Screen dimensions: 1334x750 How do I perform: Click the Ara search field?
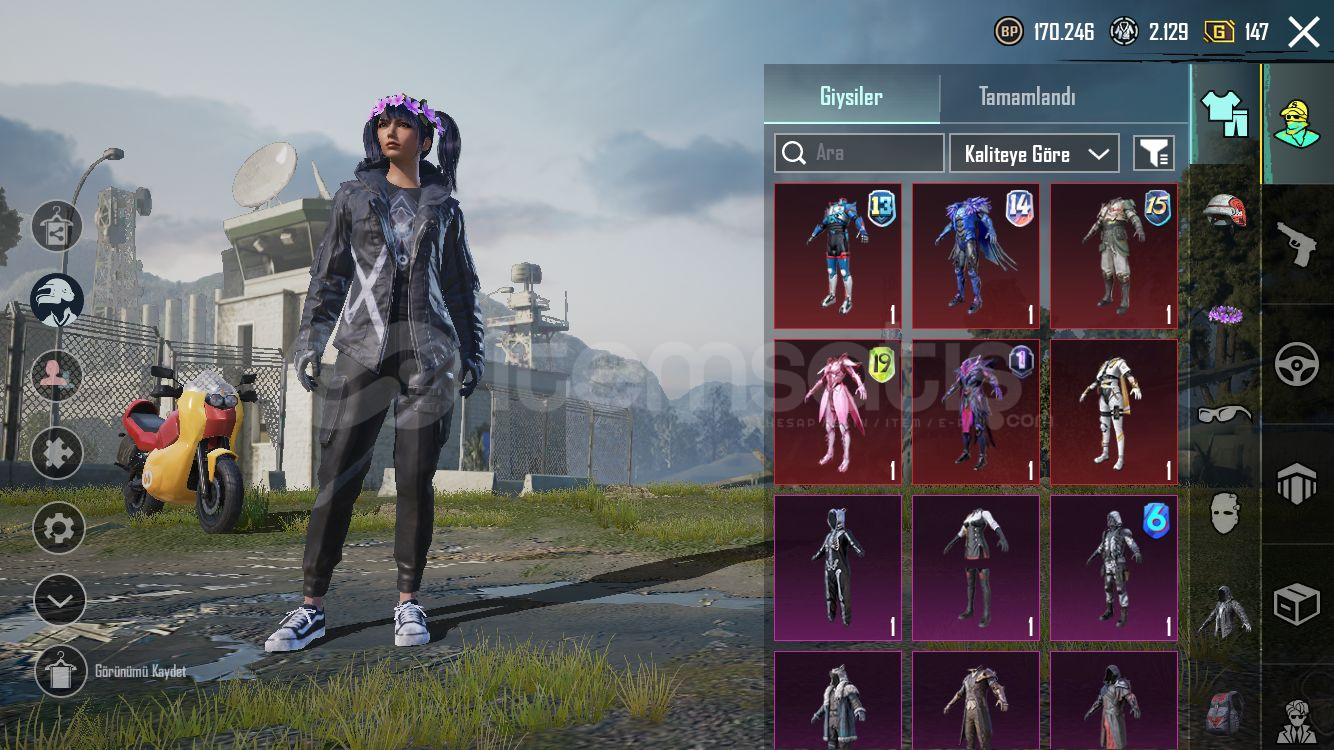pos(859,153)
